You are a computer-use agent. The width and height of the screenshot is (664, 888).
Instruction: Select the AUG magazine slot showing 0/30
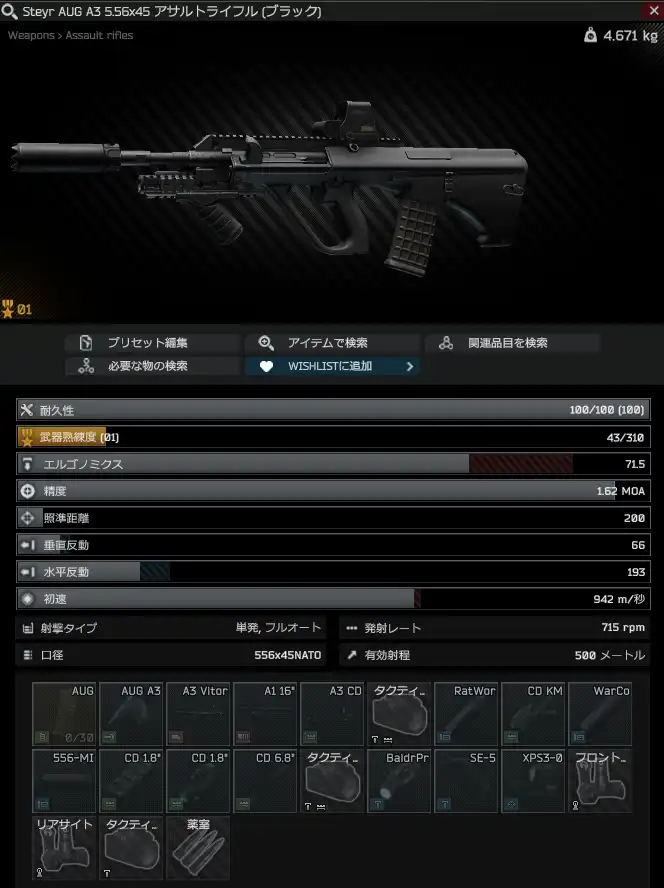pos(65,714)
